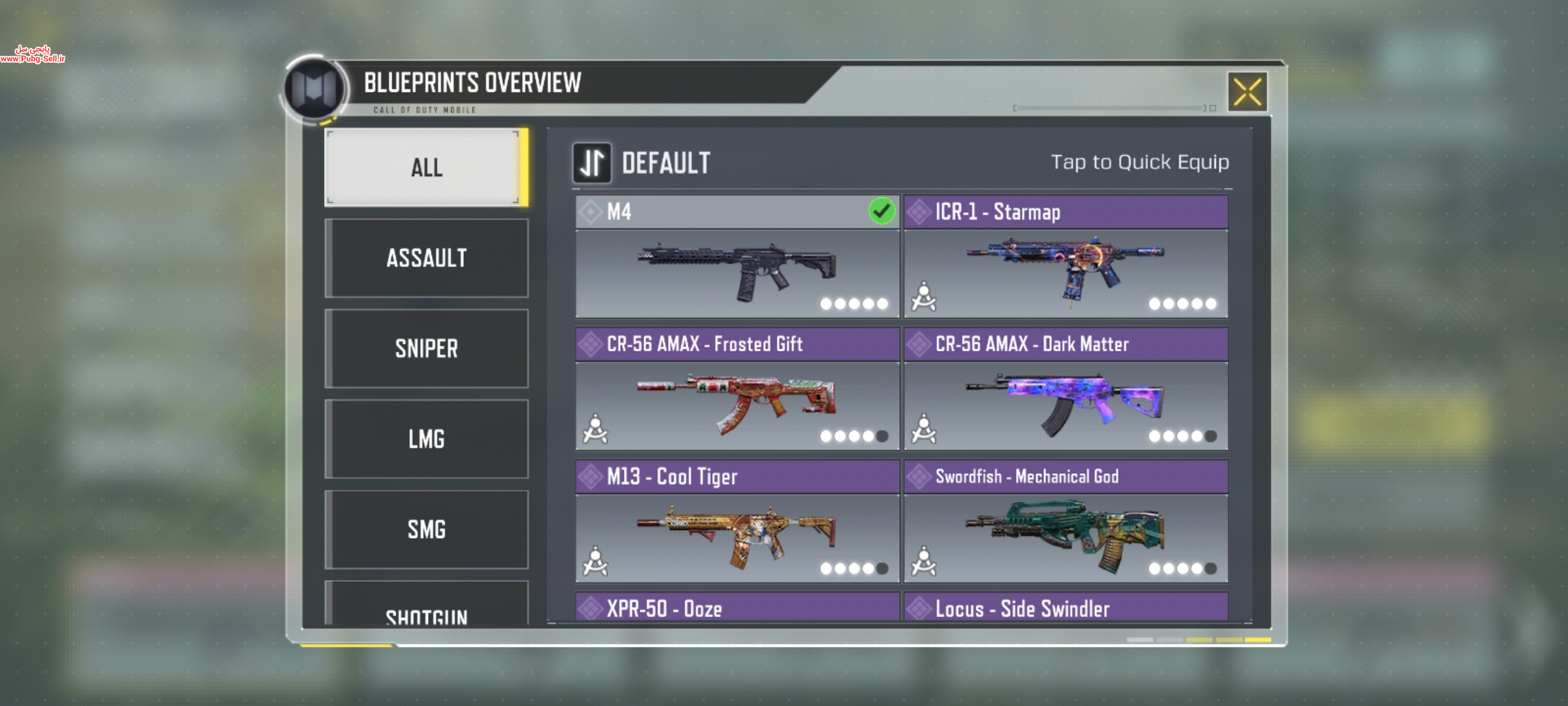The width and height of the screenshot is (1568, 706).
Task: Switch to the ALL category tab
Action: pos(426,167)
